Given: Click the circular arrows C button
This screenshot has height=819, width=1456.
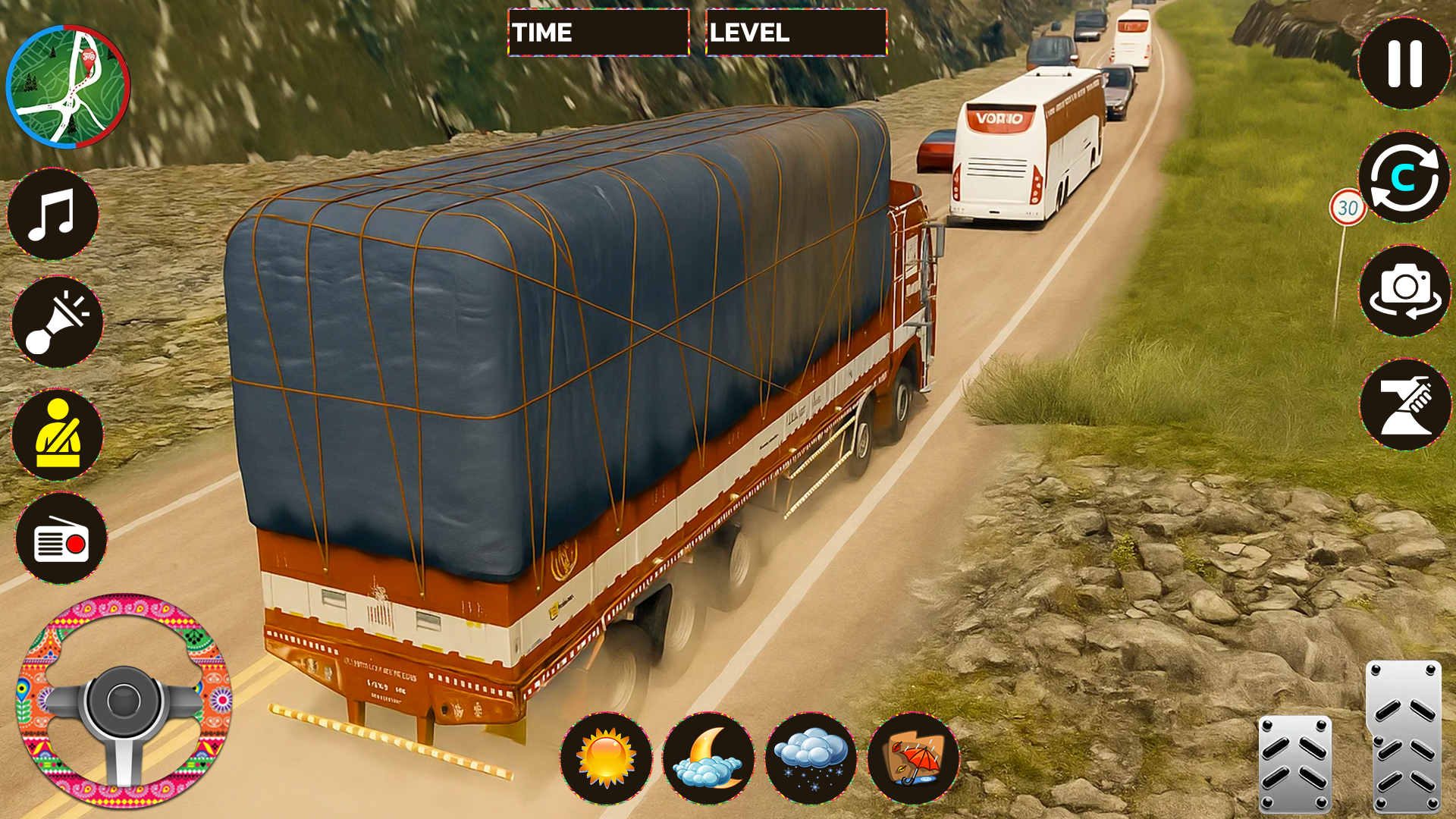Looking at the screenshot, I should tap(1404, 177).
